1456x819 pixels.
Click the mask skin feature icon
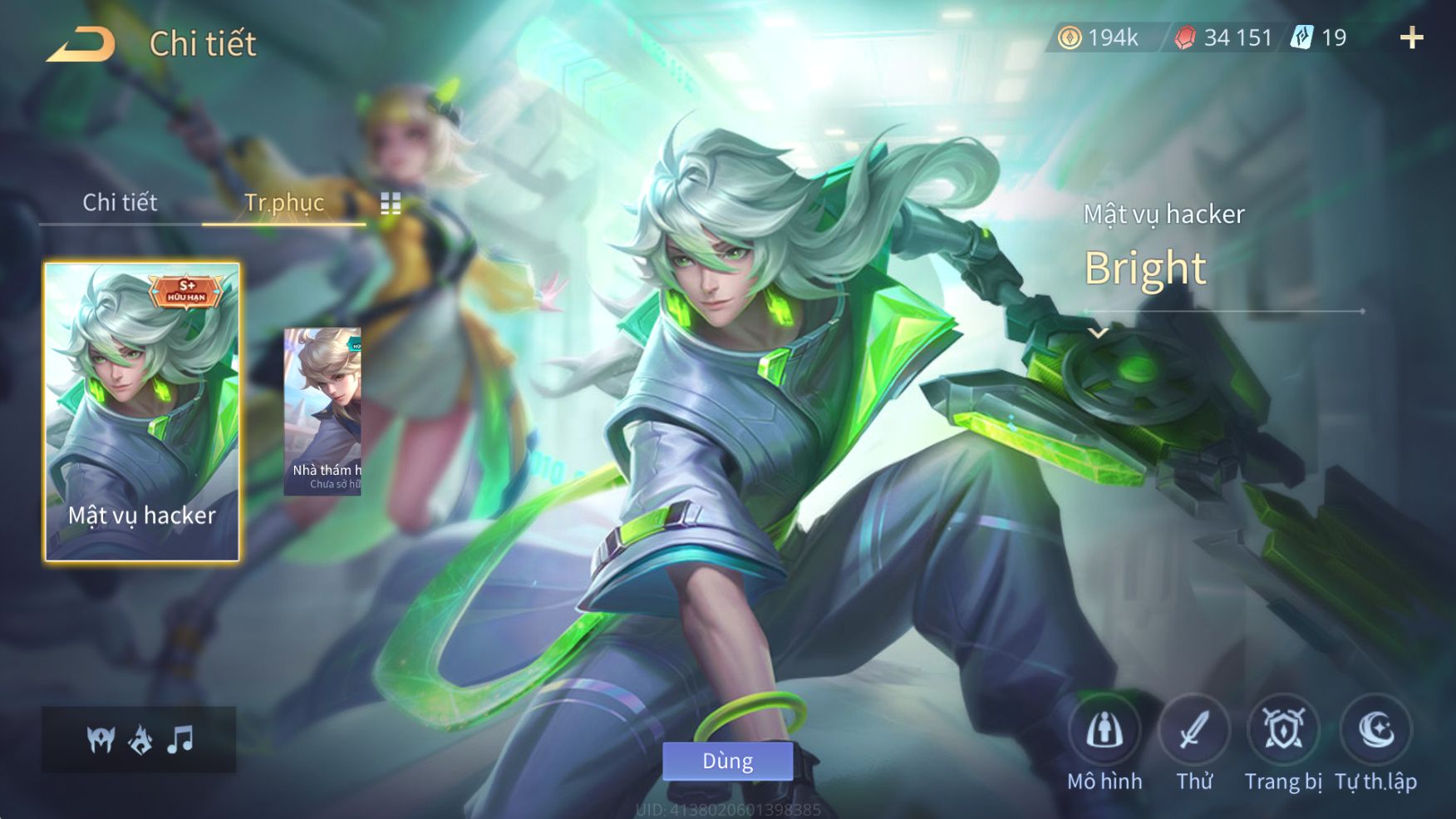pos(101,738)
